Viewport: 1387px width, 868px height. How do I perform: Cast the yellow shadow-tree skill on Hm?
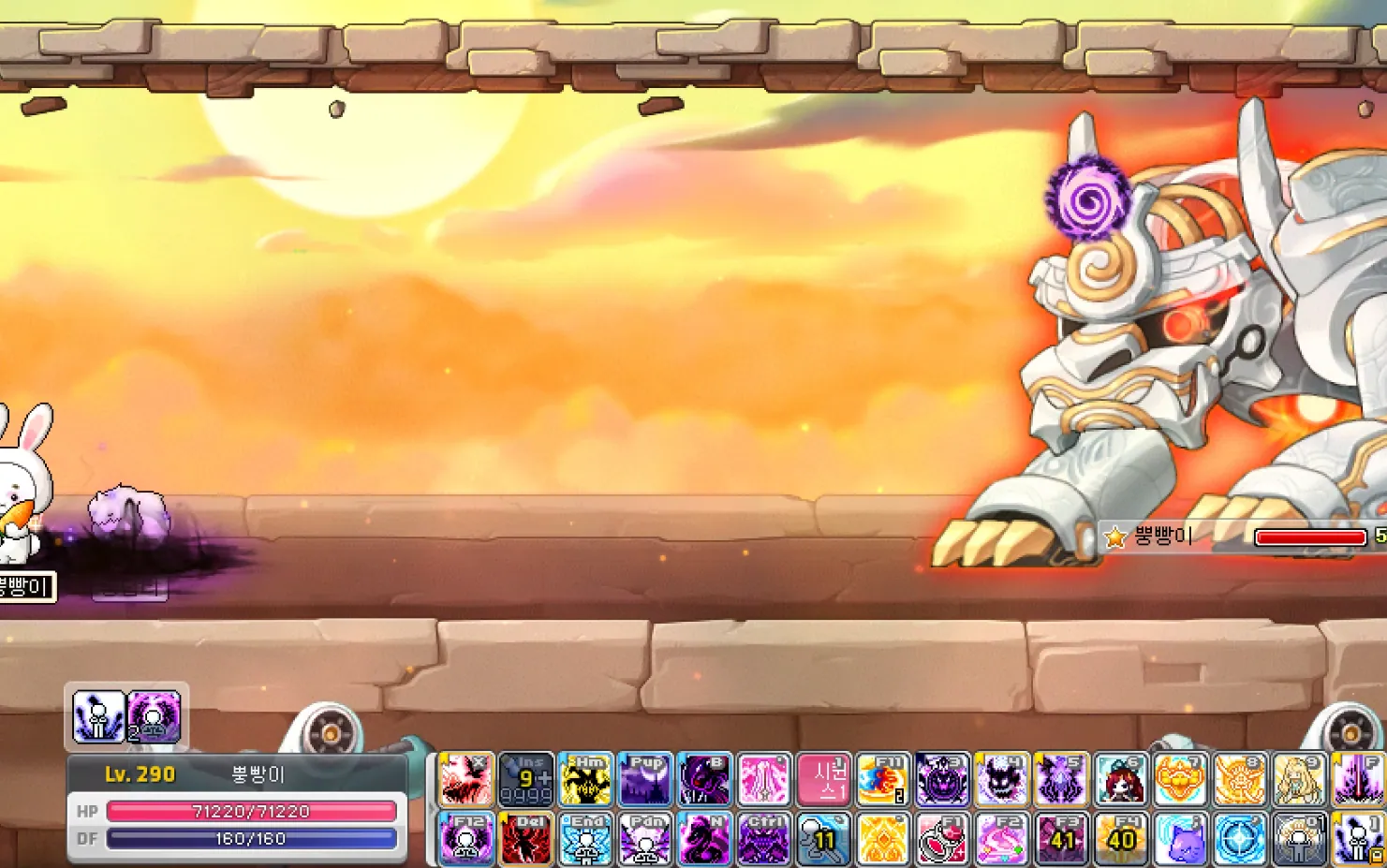[585, 779]
